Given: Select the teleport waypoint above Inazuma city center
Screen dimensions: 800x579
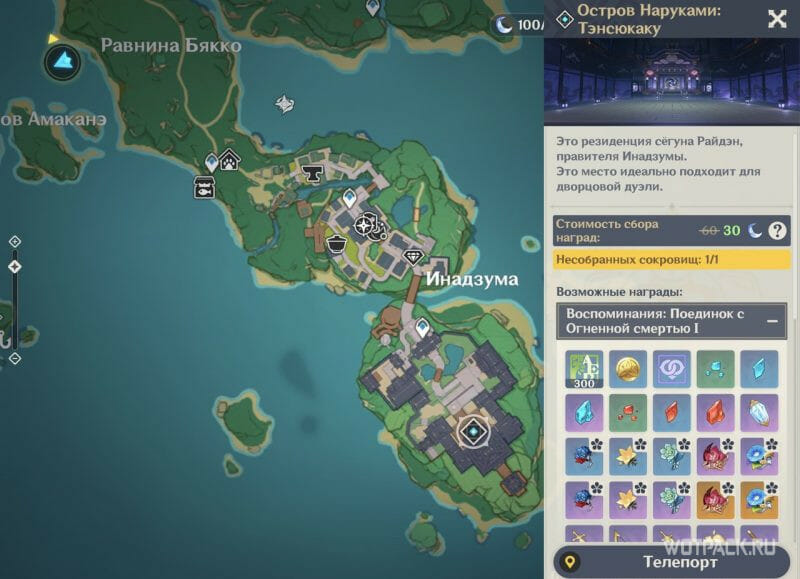Looking at the screenshot, I should 349,197.
